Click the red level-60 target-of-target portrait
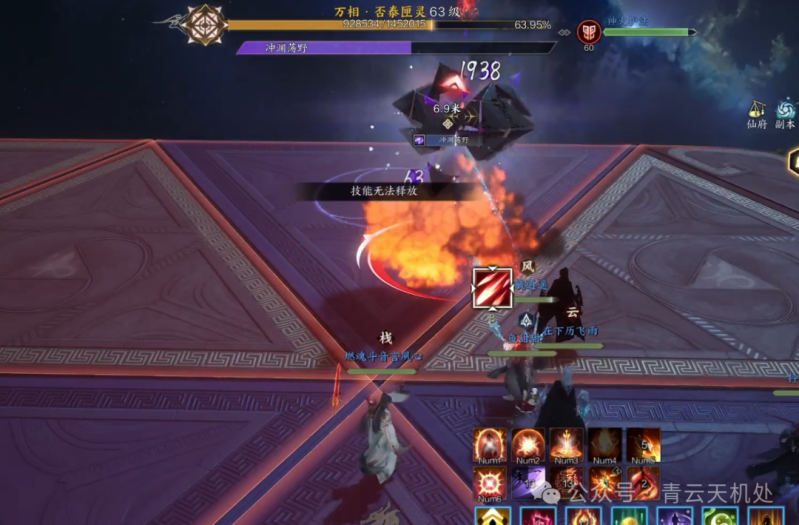The width and height of the screenshot is (799, 525). [588, 32]
